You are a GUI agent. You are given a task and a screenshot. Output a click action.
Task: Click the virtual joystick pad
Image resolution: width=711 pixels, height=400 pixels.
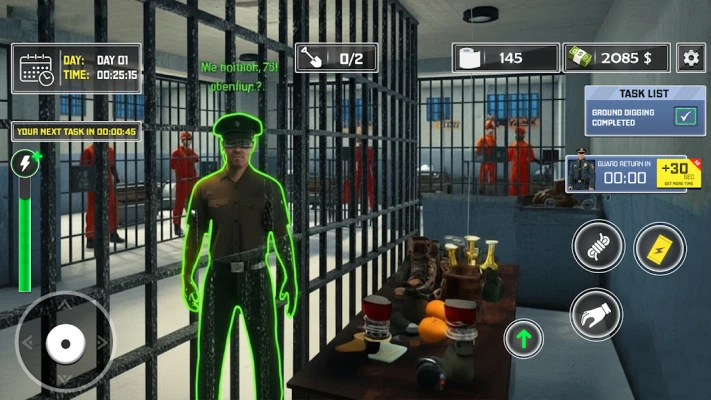click(65, 343)
